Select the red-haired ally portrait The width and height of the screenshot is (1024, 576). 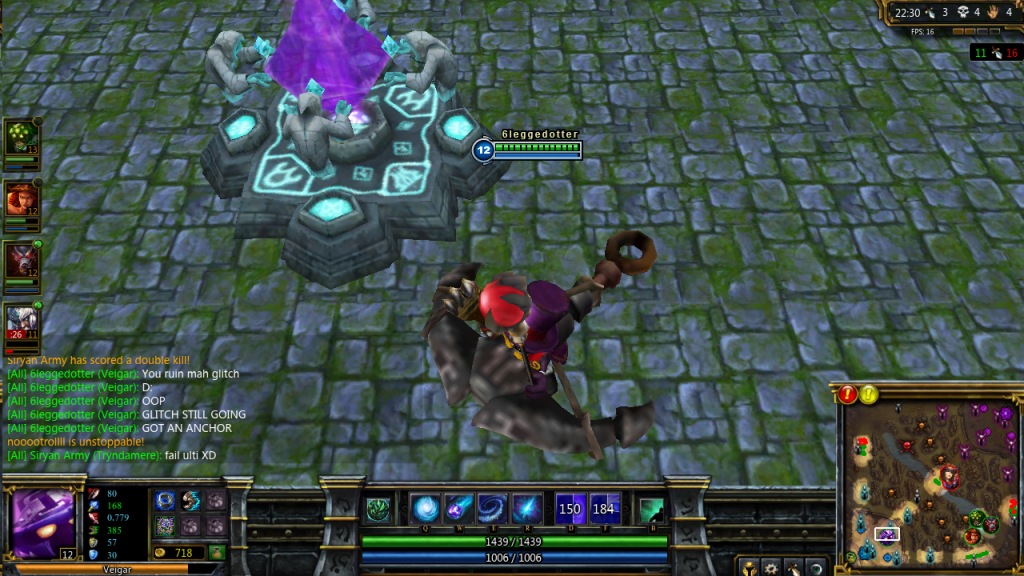pos(20,199)
